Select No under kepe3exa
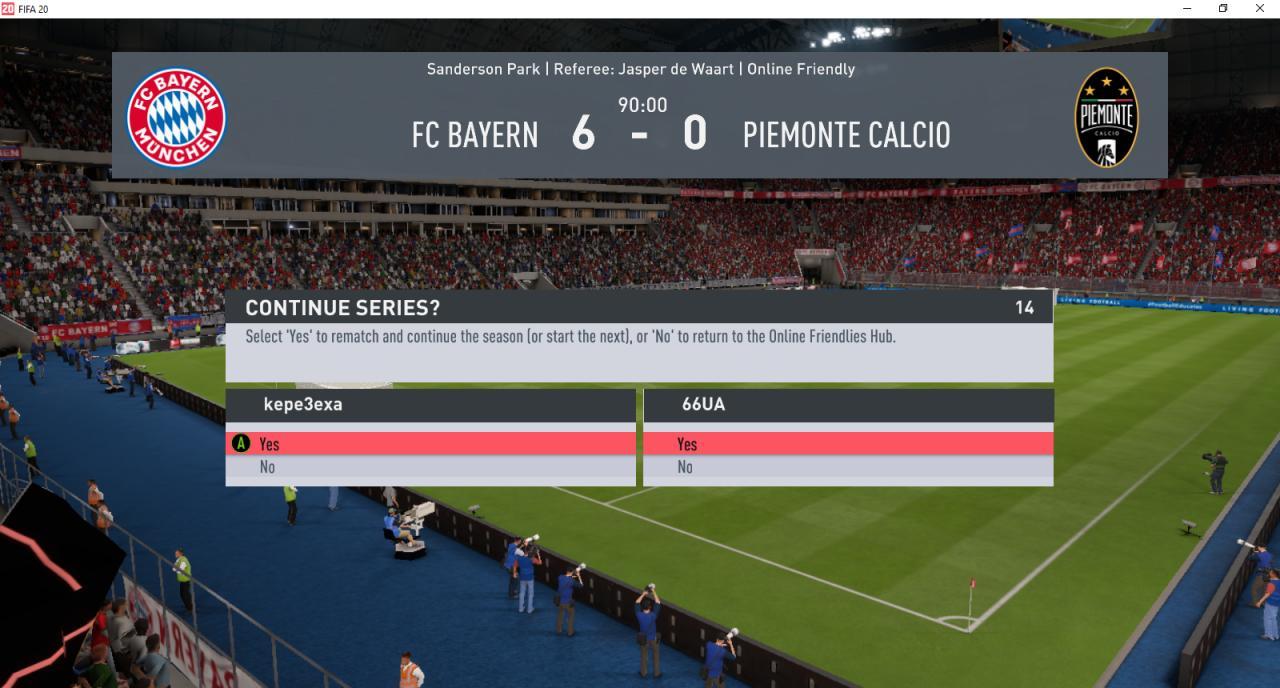 tap(430, 467)
